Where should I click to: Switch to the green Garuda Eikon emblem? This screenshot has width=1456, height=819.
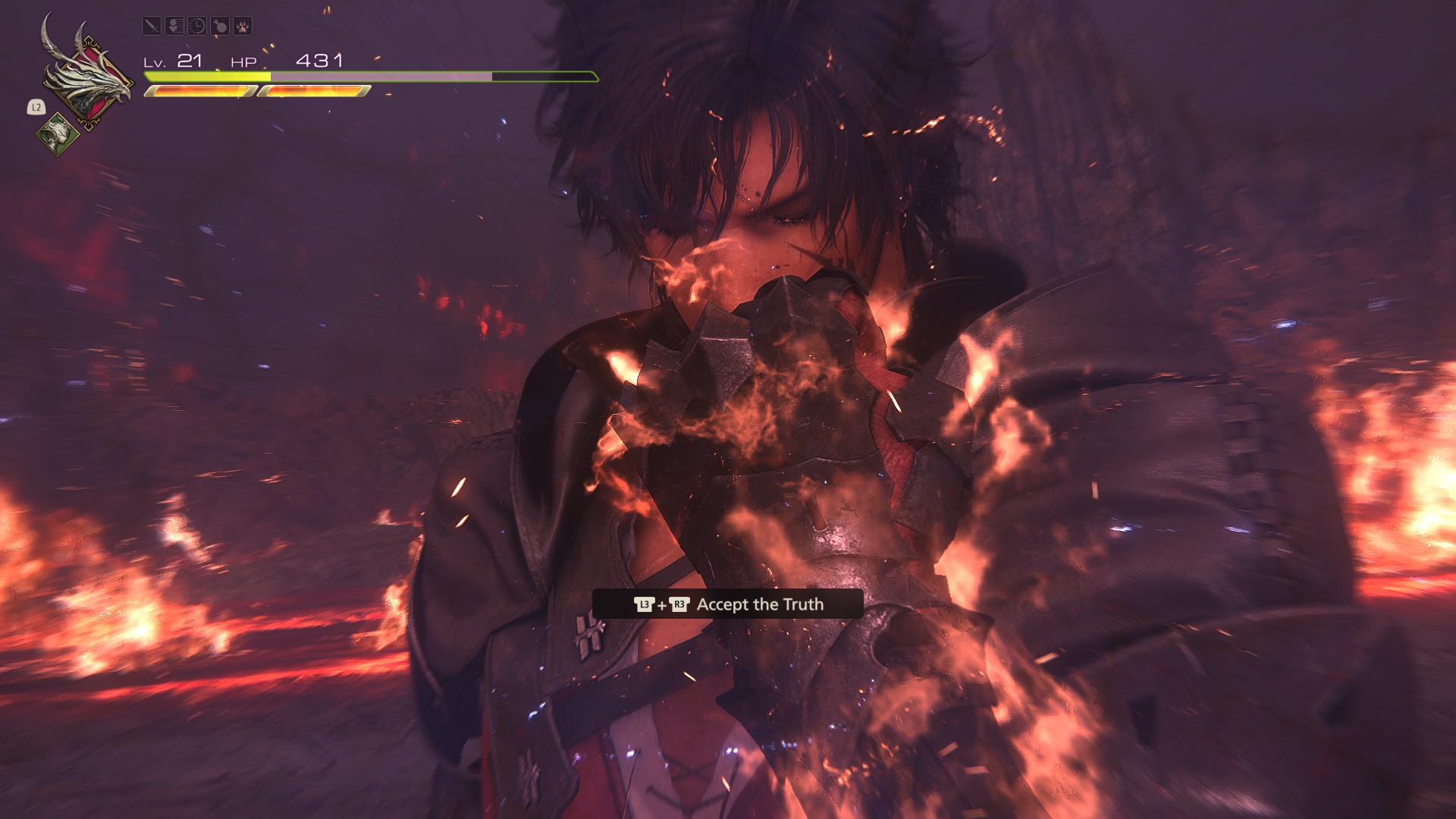pos(56,134)
